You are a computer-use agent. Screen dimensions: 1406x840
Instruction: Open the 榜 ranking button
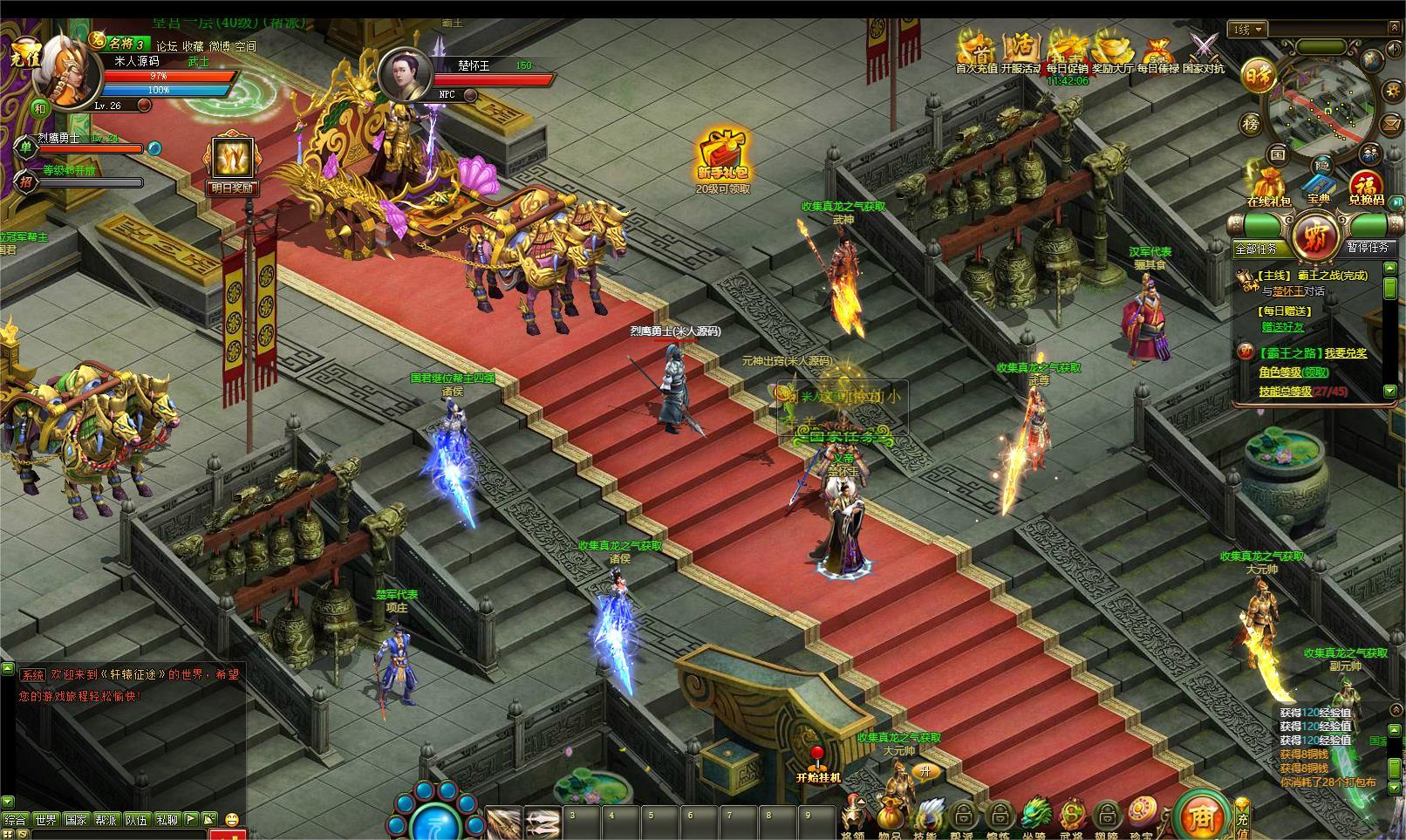click(x=1252, y=124)
